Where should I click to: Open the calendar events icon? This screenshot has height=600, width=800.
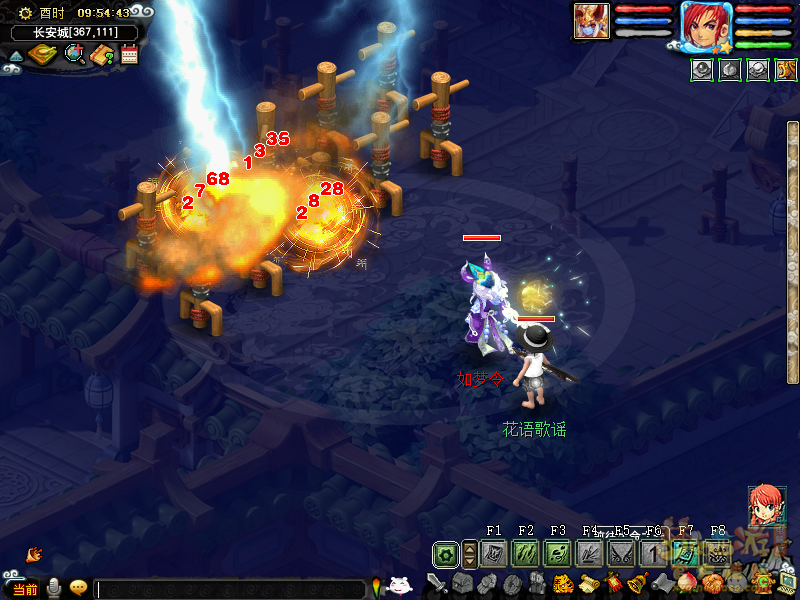tap(129, 55)
